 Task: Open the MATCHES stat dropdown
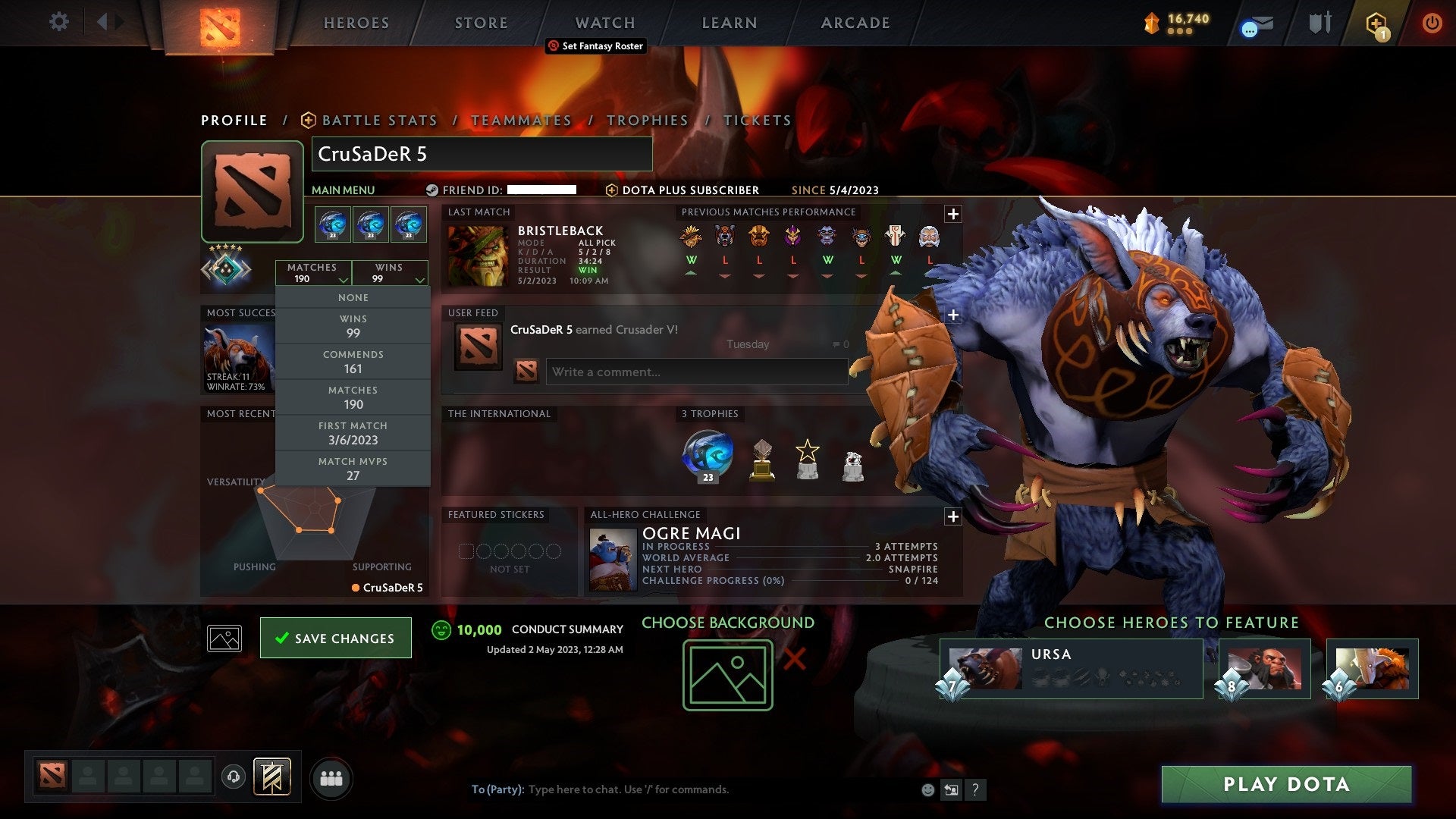point(313,273)
